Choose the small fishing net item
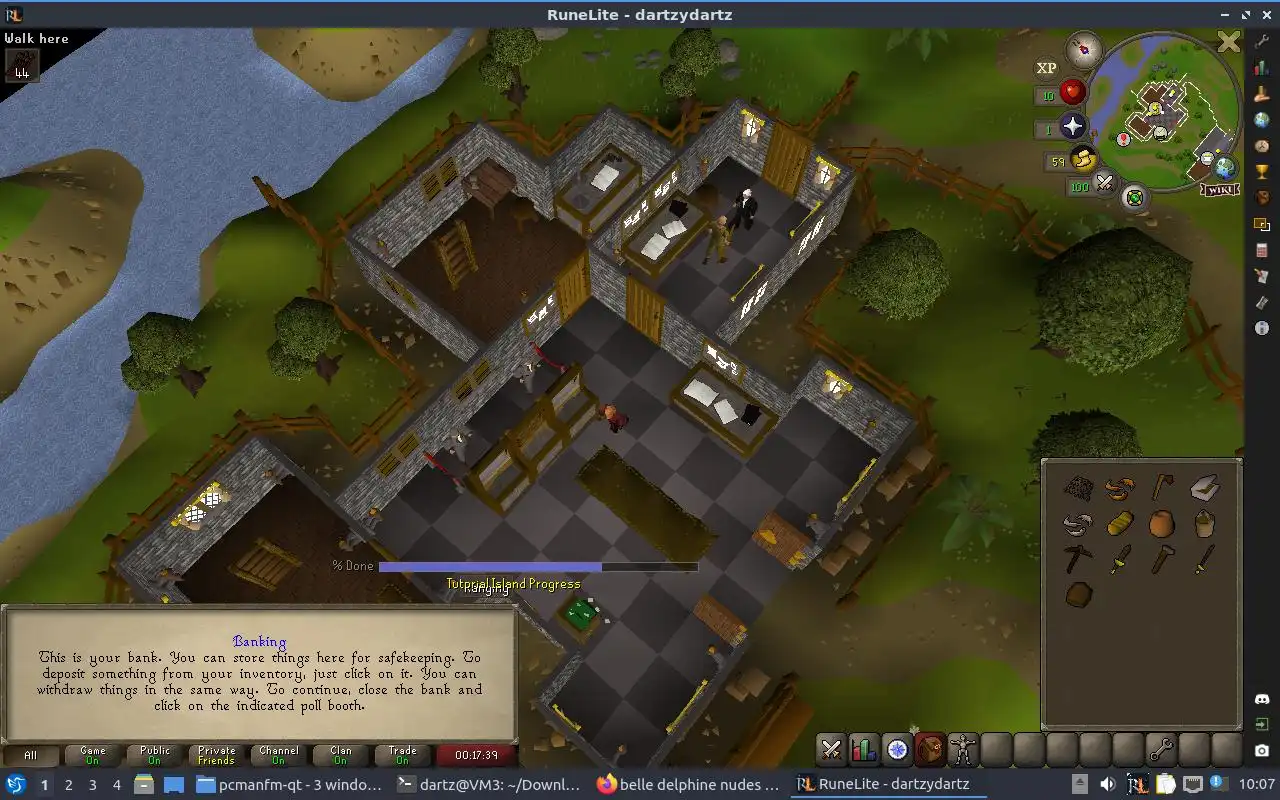Image resolution: width=1280 pixels, height=800 pixels. 1077,487
